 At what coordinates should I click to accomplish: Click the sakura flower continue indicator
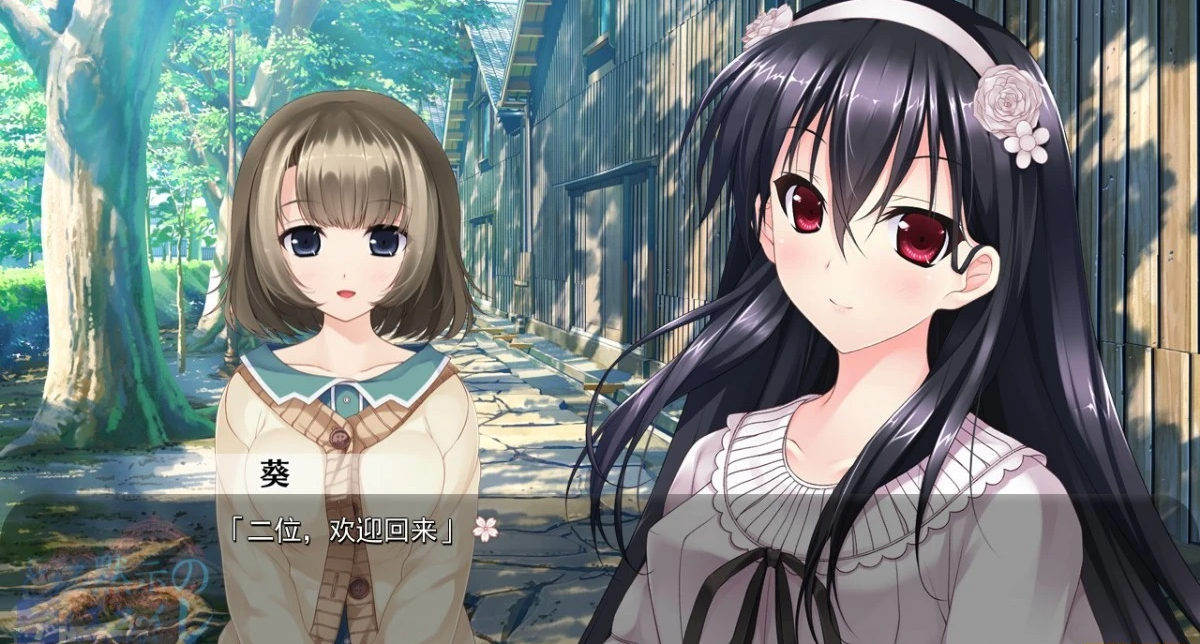[x=485, y=529]
